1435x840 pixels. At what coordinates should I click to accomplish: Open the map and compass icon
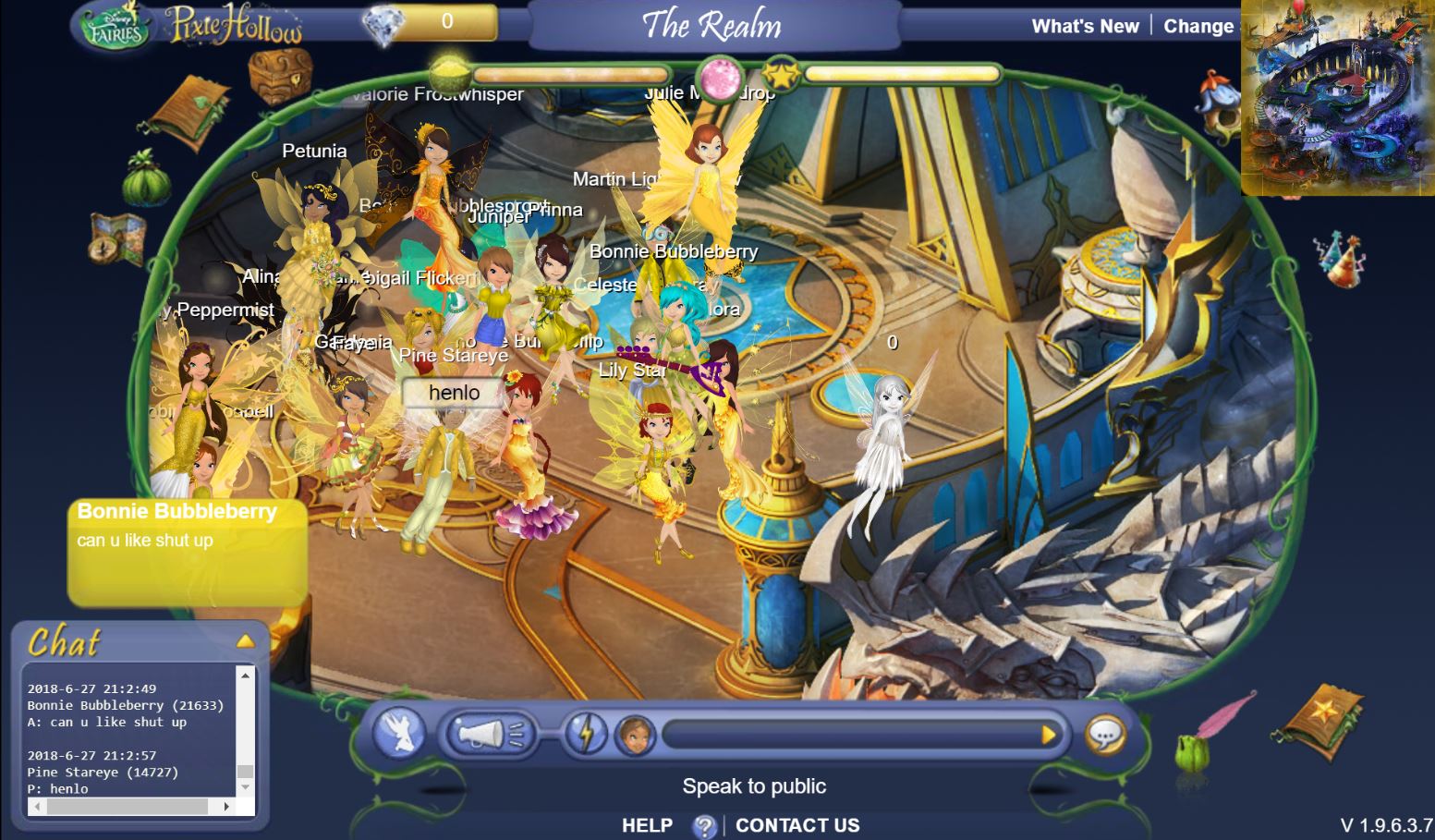(x=117, y=237)
